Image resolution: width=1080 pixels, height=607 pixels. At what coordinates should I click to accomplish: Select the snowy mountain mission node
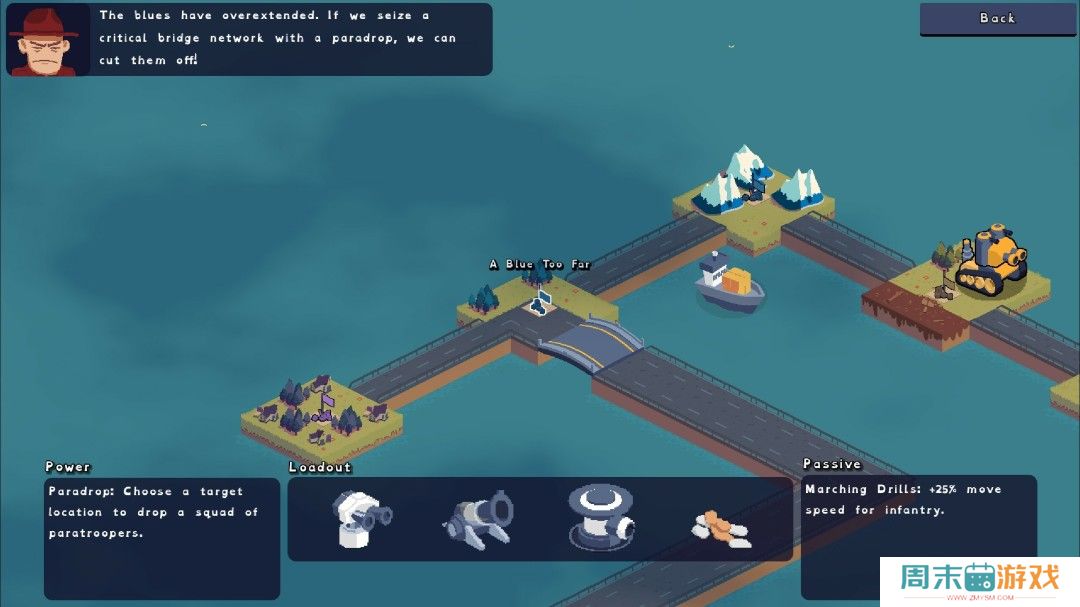pos(754,185)
